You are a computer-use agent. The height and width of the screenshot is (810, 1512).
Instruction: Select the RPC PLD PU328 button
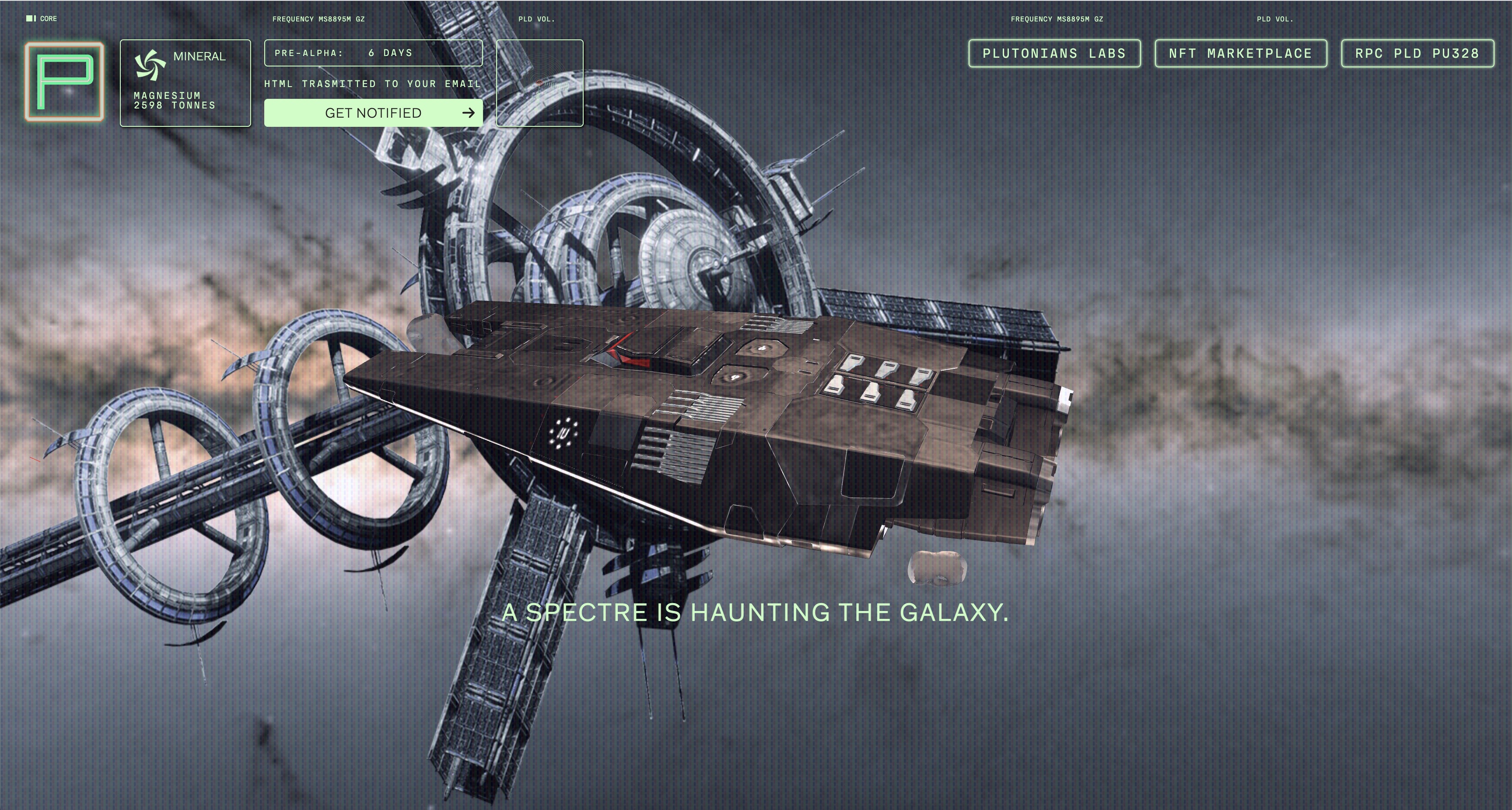click(x=1417, y=53)
